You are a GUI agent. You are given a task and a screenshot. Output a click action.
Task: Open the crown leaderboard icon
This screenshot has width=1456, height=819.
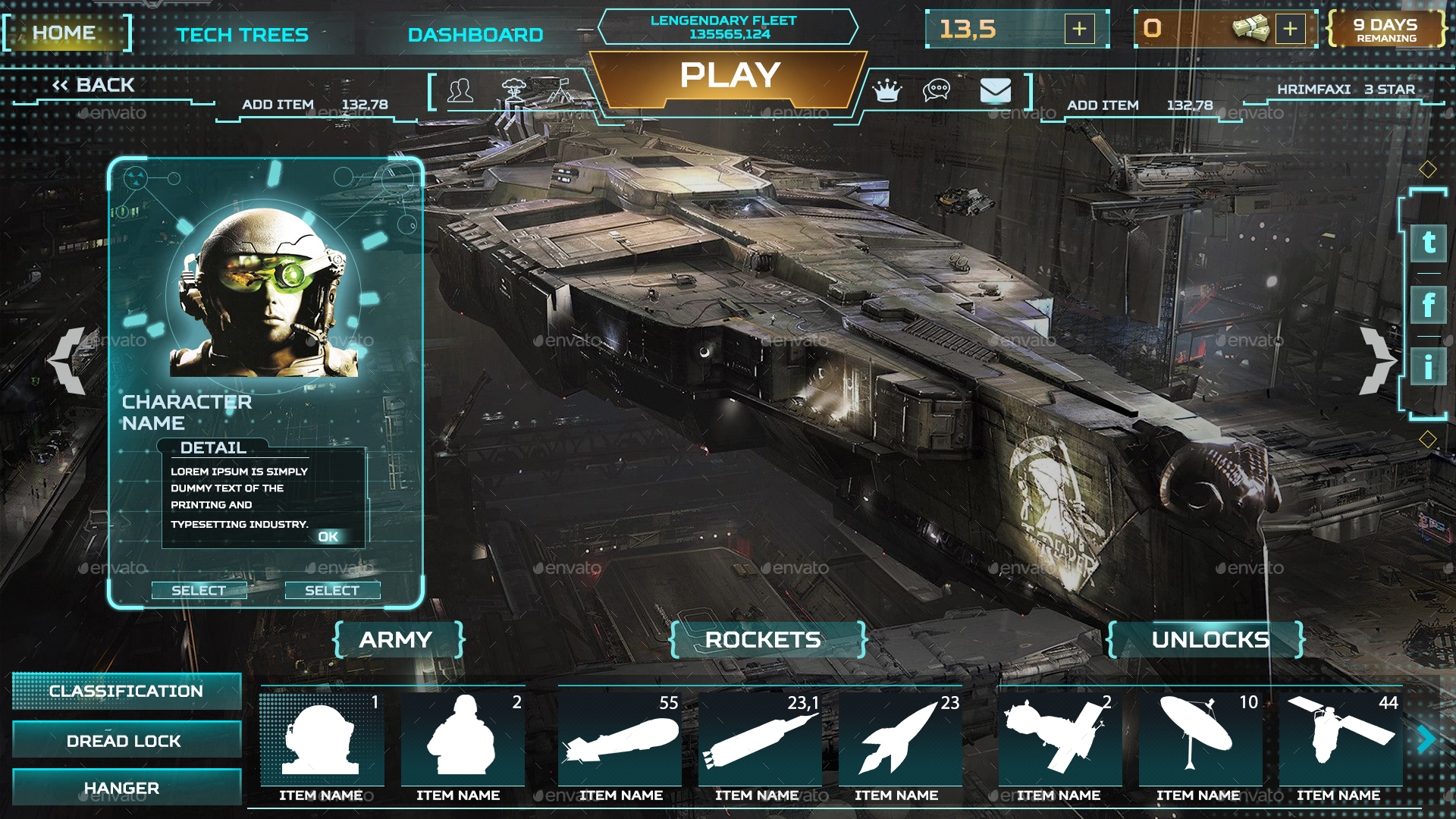(887, 89)
